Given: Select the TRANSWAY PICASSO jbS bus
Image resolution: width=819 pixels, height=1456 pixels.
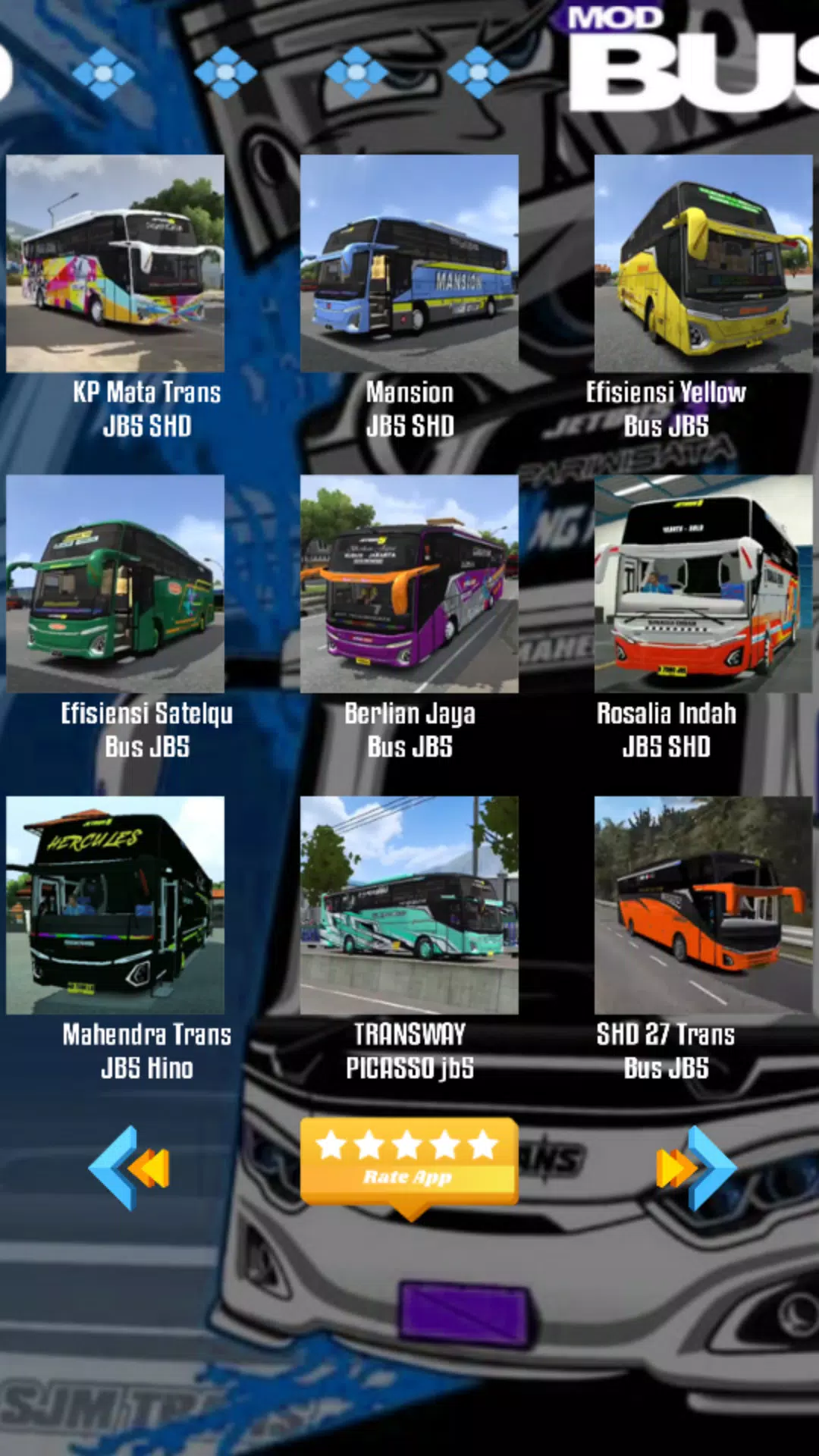Looking at the screenshot, I should coord(409,905).
